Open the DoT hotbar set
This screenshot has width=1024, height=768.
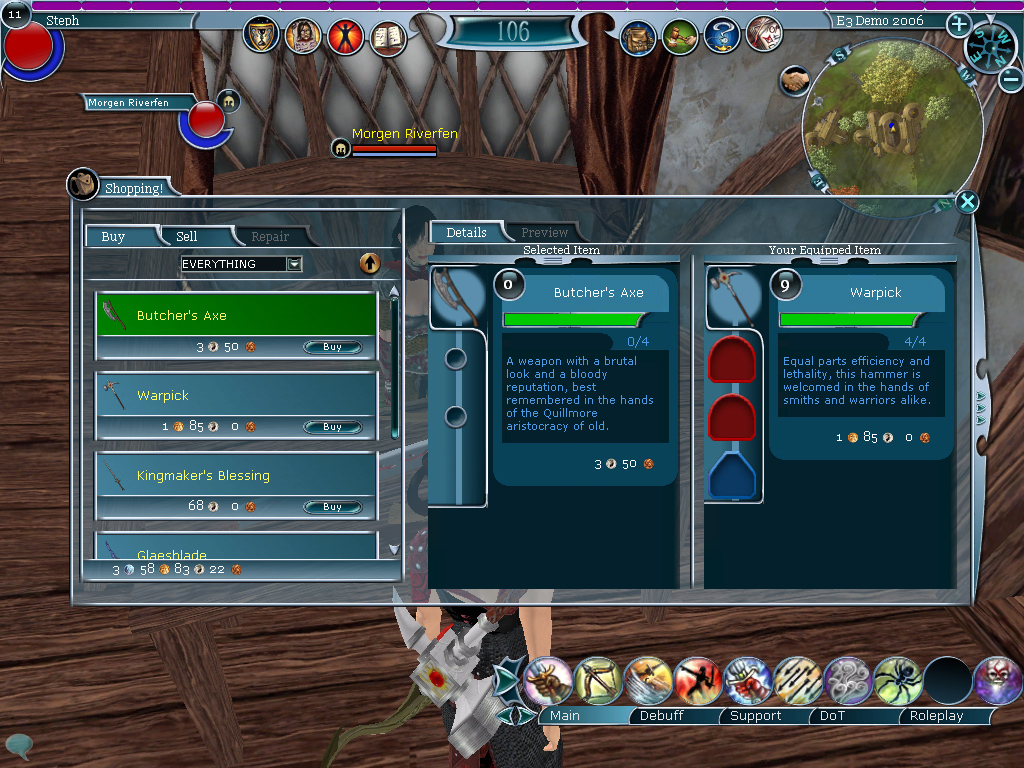[x=832, y=716]
